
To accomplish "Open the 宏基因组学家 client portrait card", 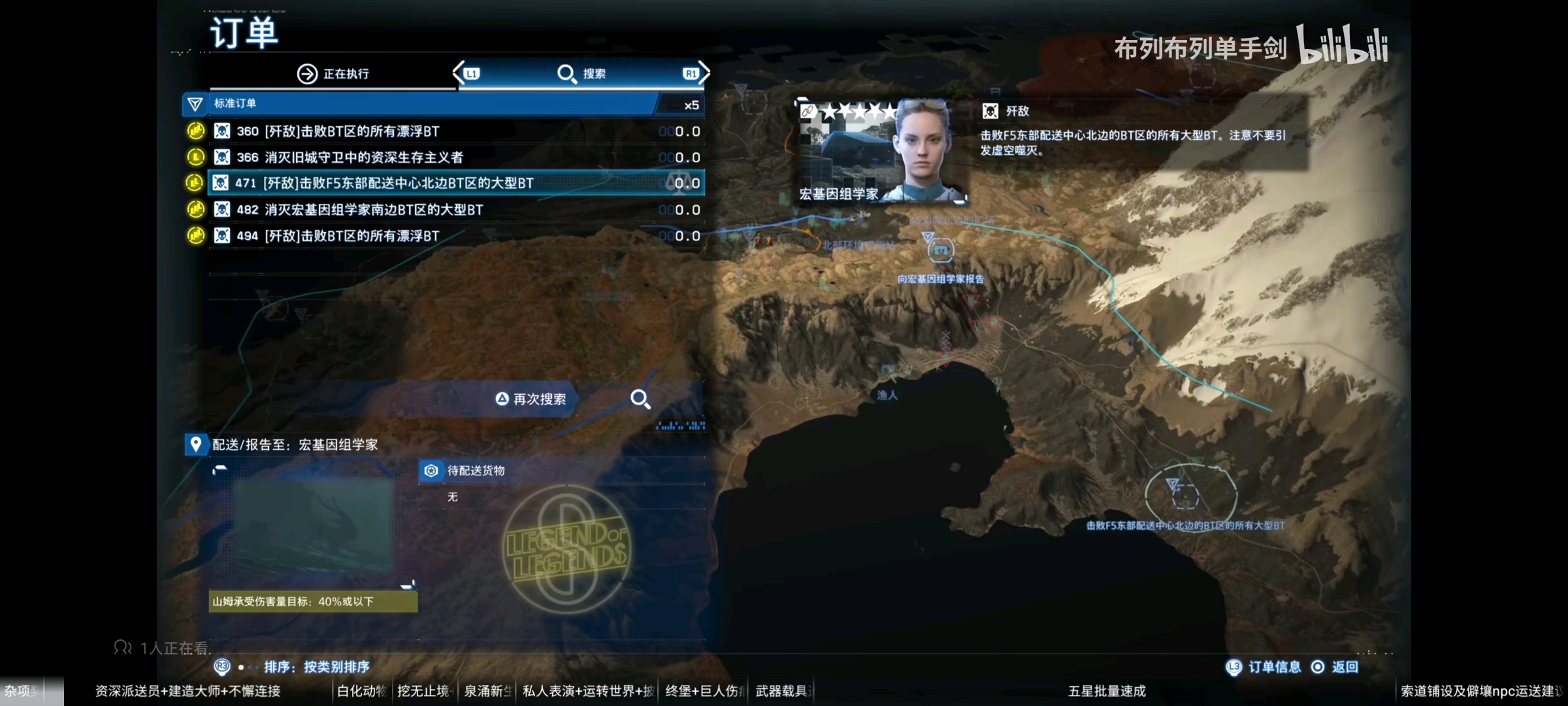I will click(879, 150).
